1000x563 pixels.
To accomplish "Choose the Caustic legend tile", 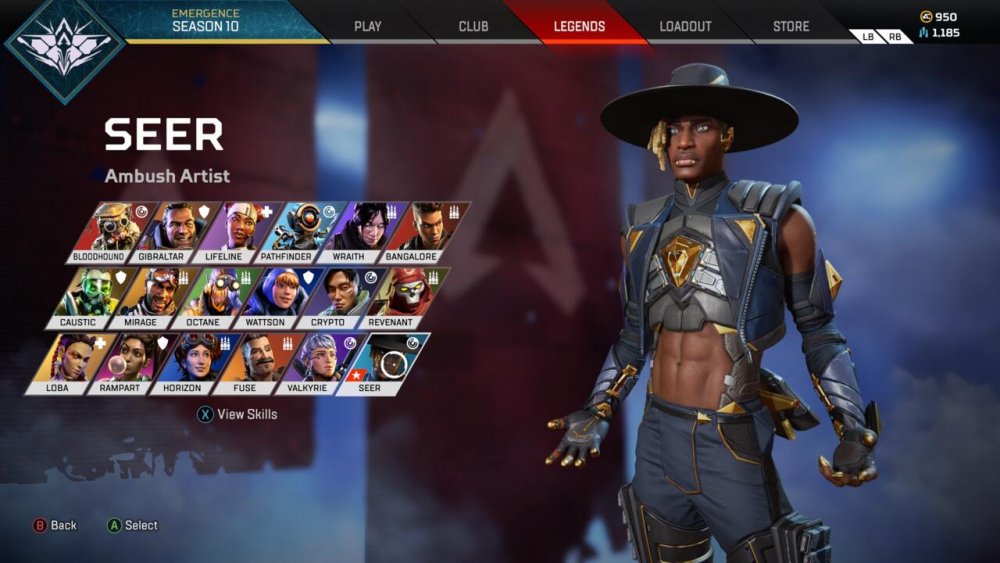I will click(x=83, y=297).
